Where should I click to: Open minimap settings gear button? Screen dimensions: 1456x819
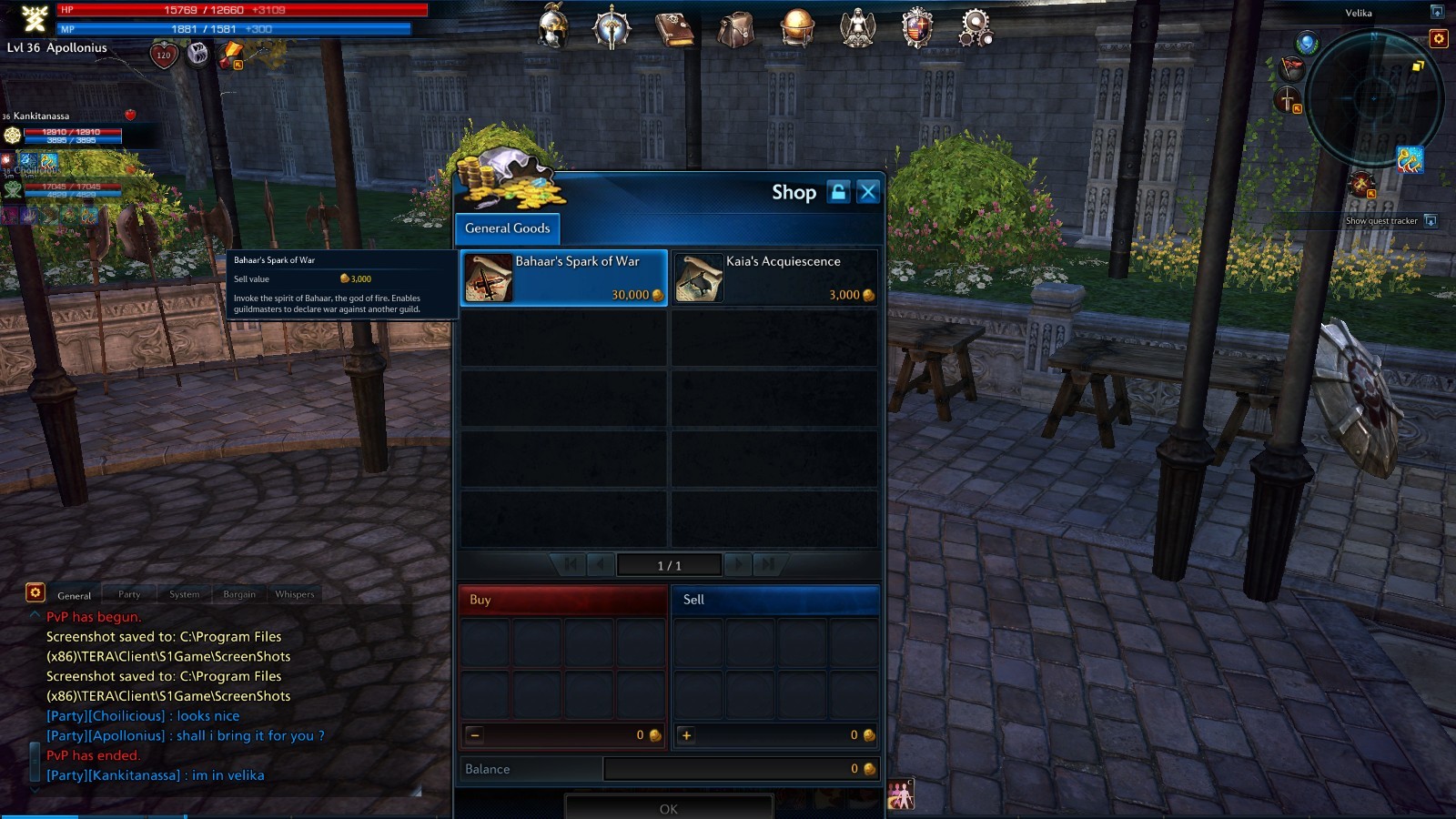pos(1439,38)
